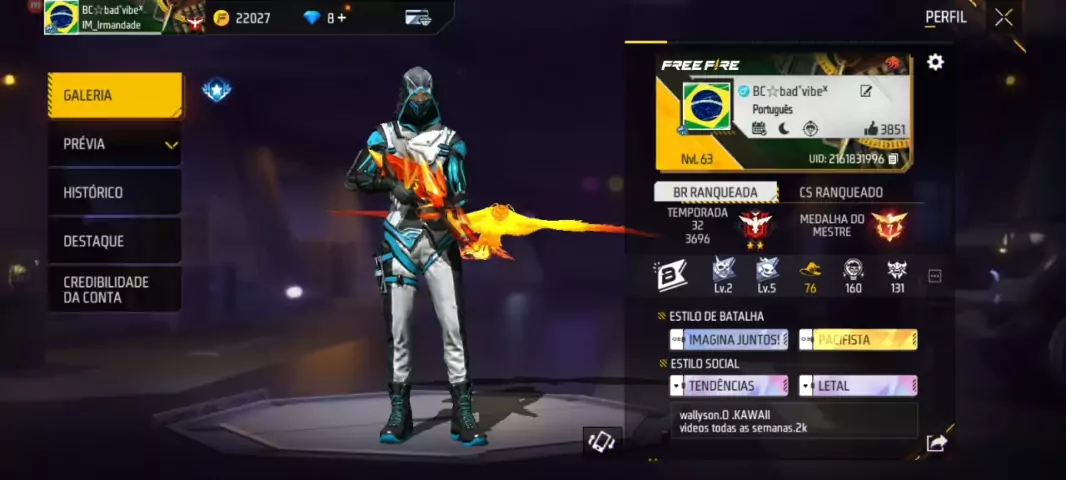This screenshot has height=480, width=1066.
Task: Open the Histórico section
Action: (115, 192)
